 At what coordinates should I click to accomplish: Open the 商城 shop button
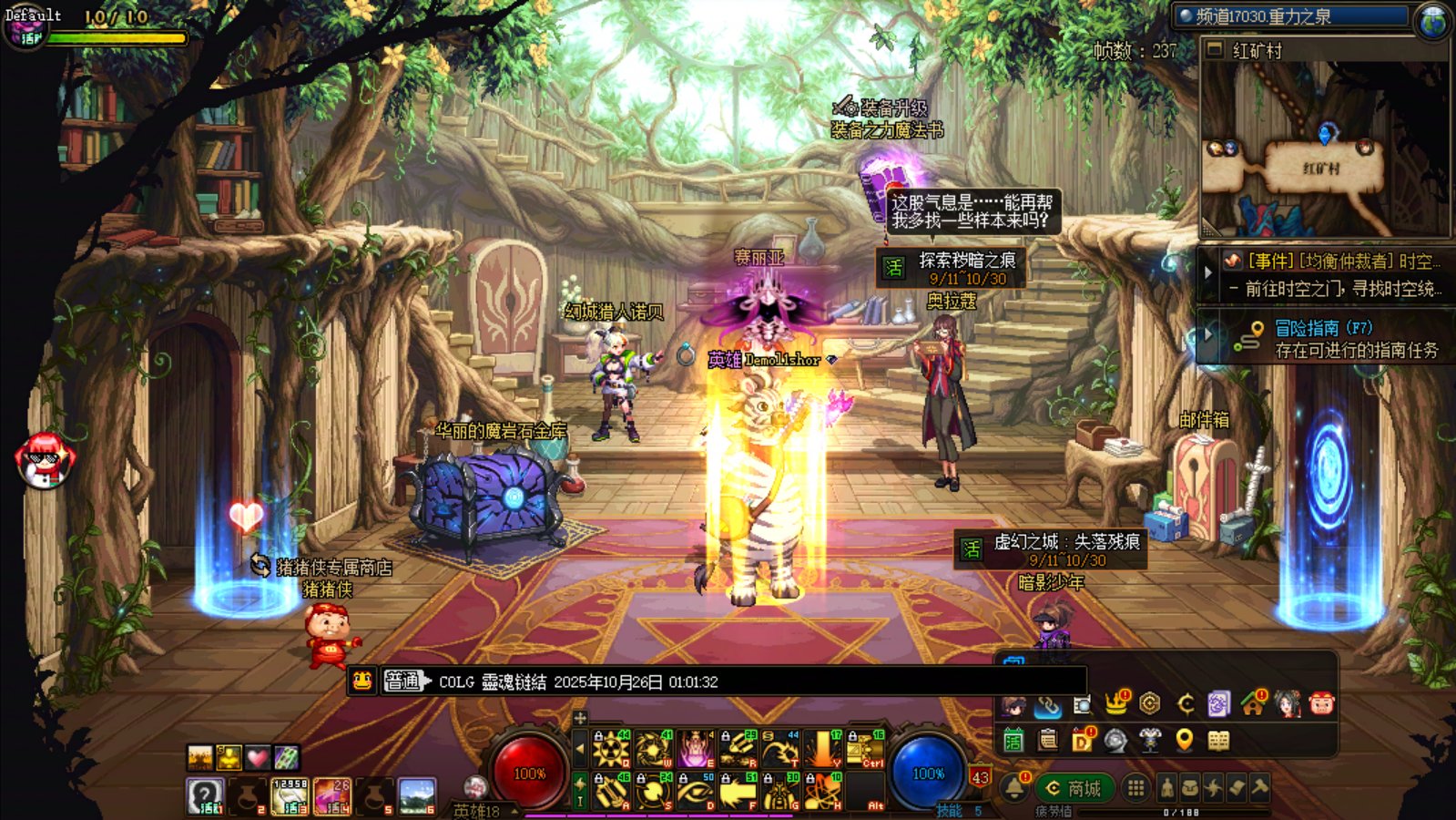[1074, 788]
